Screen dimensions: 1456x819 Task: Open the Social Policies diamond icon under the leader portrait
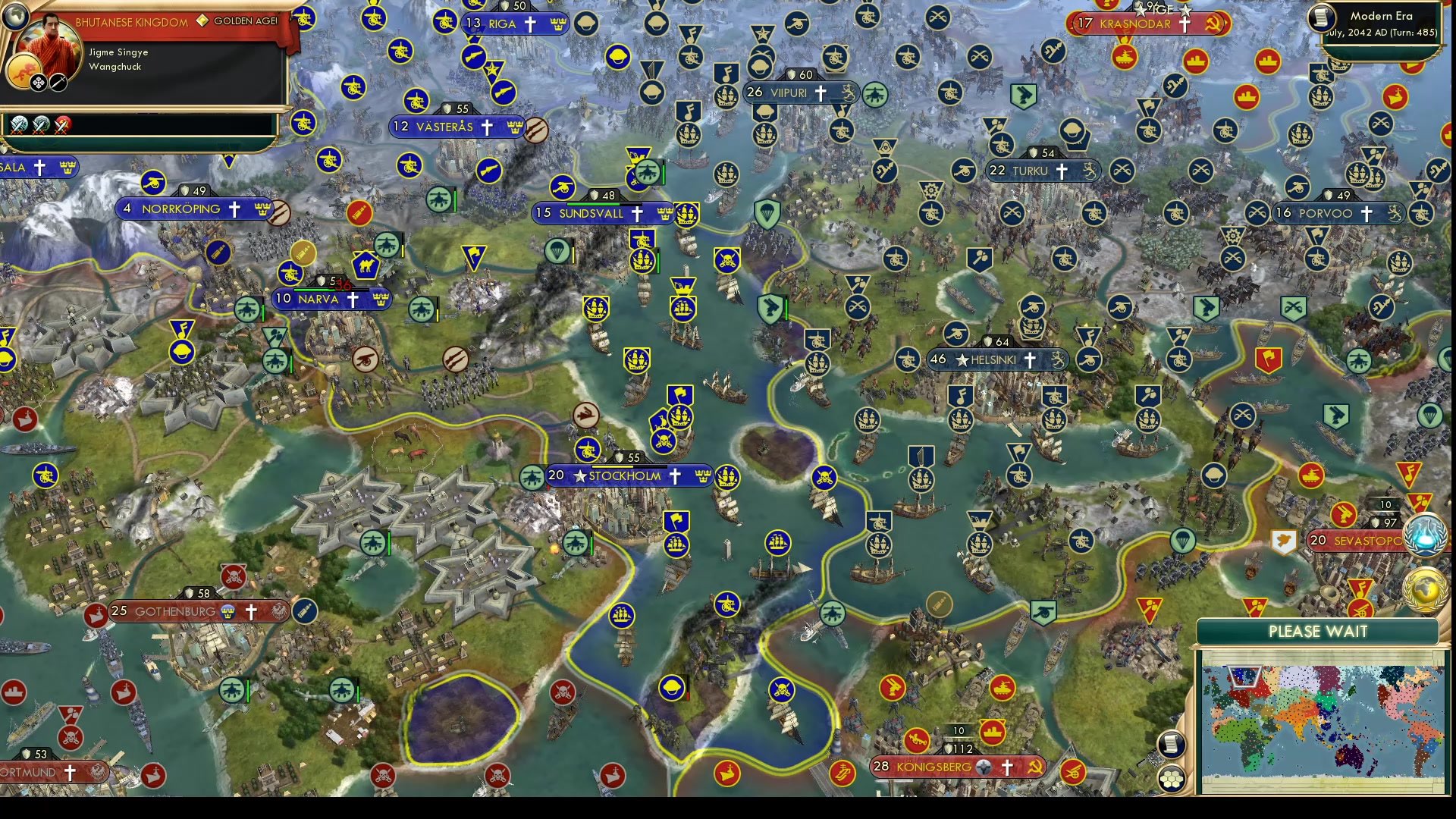pyautogui.click(x=39, y=82)
